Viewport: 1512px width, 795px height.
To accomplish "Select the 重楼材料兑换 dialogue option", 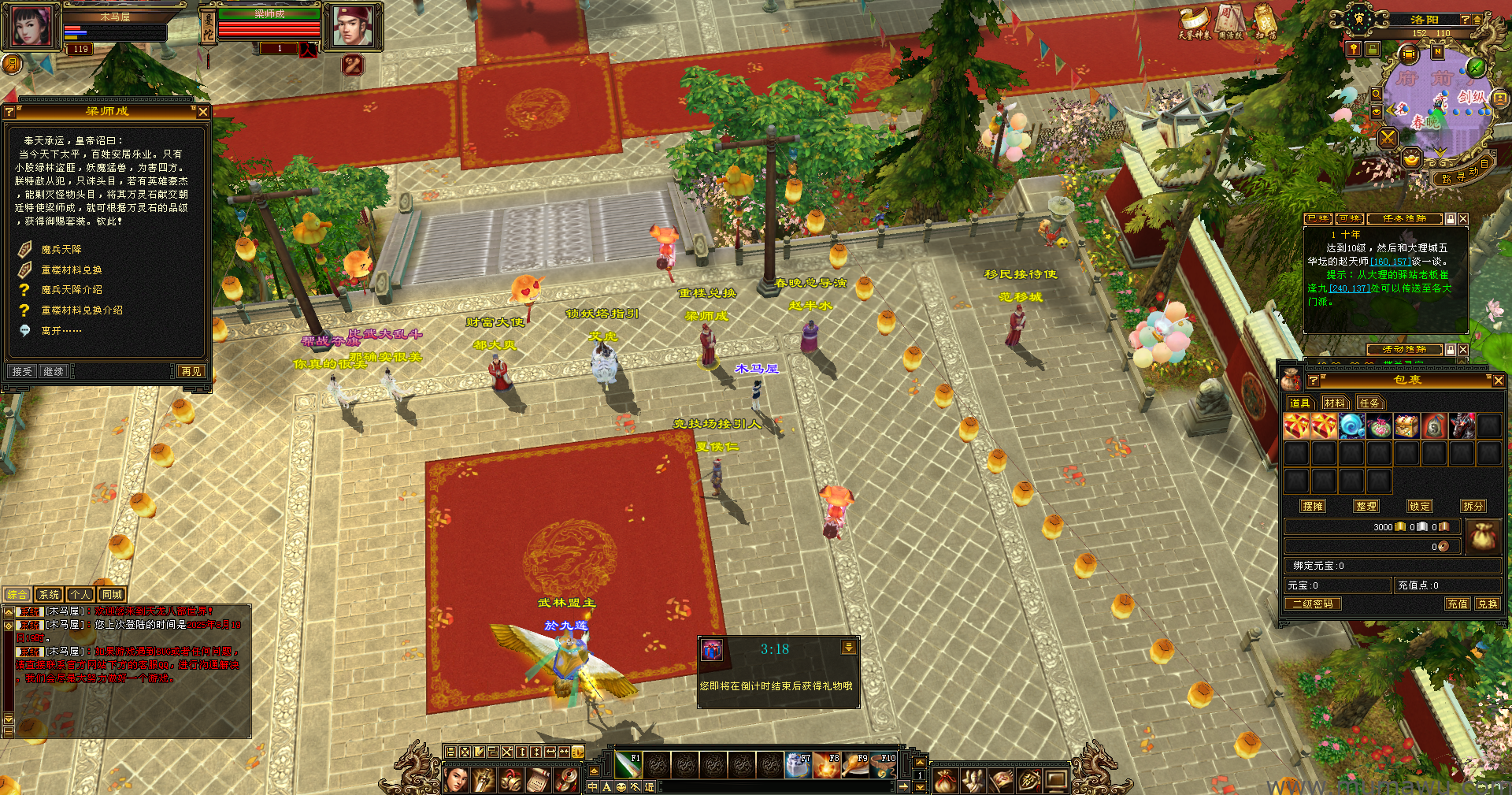I will click(x=71, y=270).
